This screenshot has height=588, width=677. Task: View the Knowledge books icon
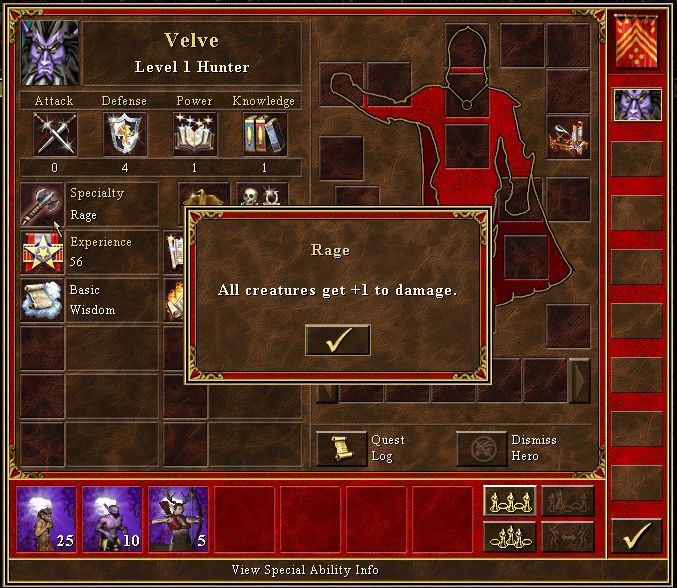coord(264,133)
